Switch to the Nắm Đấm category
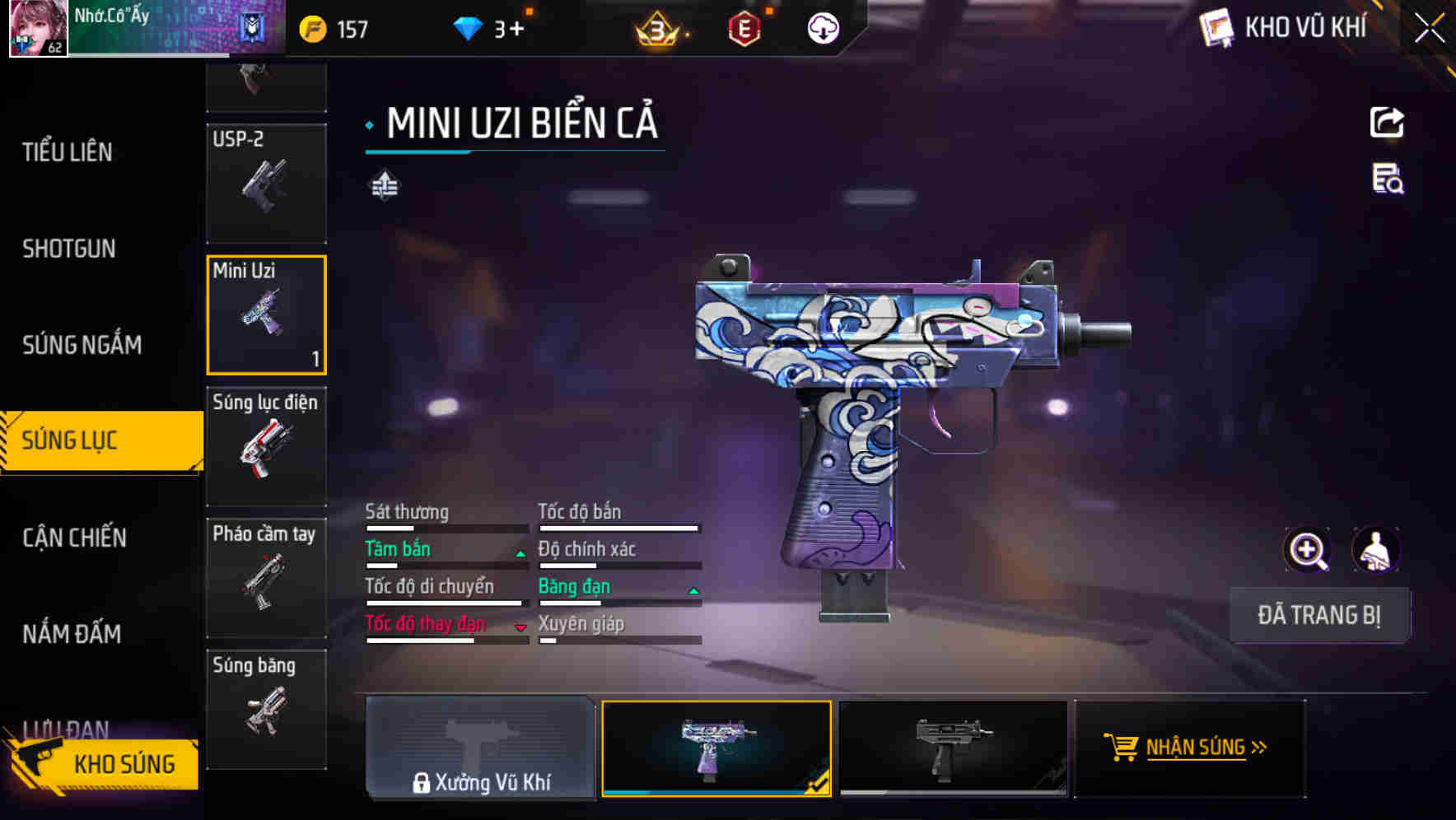 [x=72, y=634]
